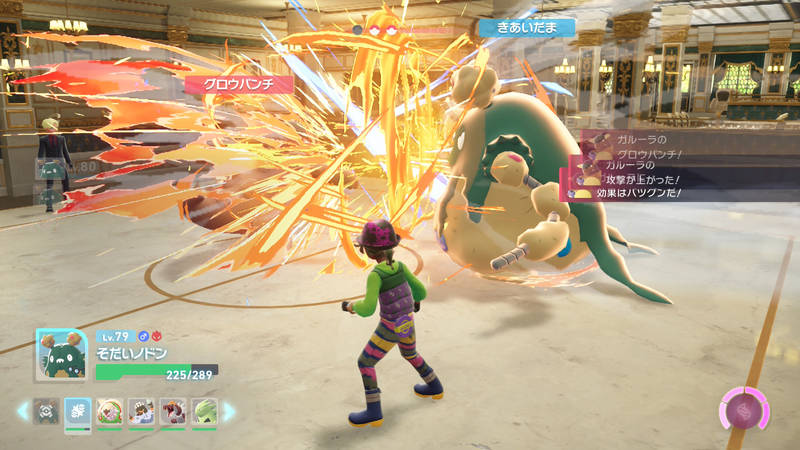Click the right arrow of the party bar
This screenshot has height=450, width=800.
(229, 411)
